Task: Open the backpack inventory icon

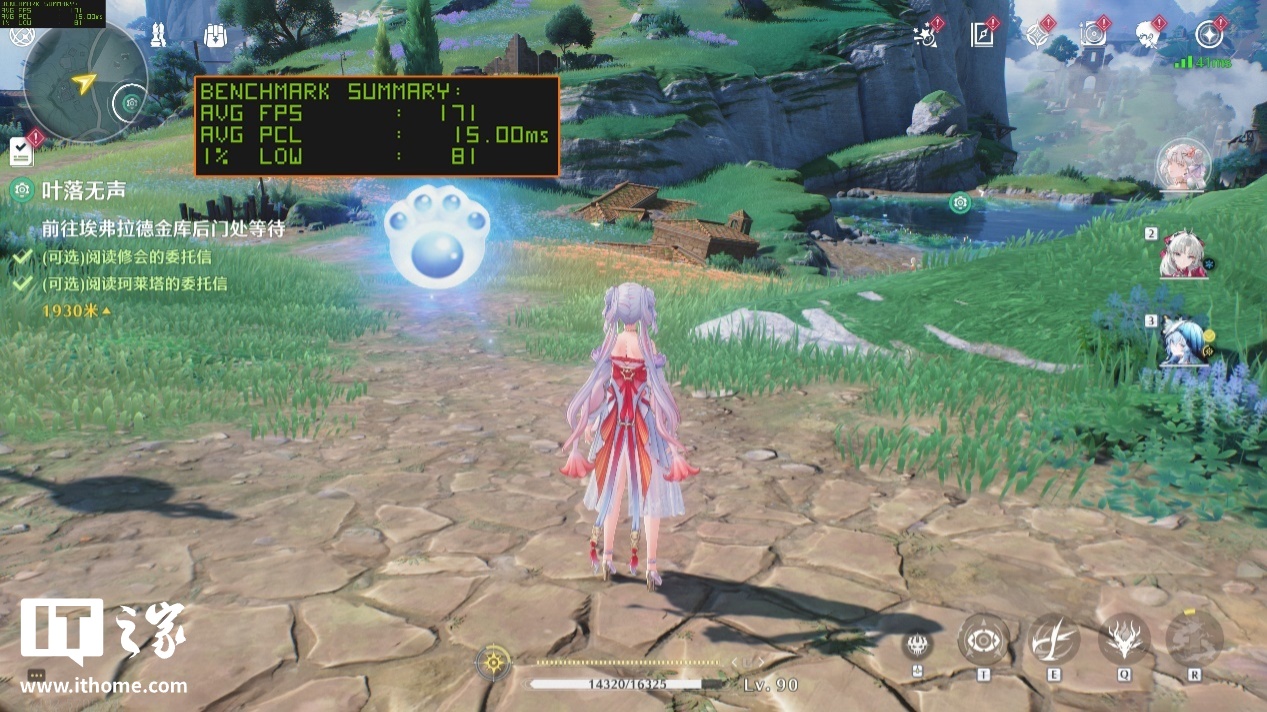Action: pyautogui.click(x=214, y=36)
